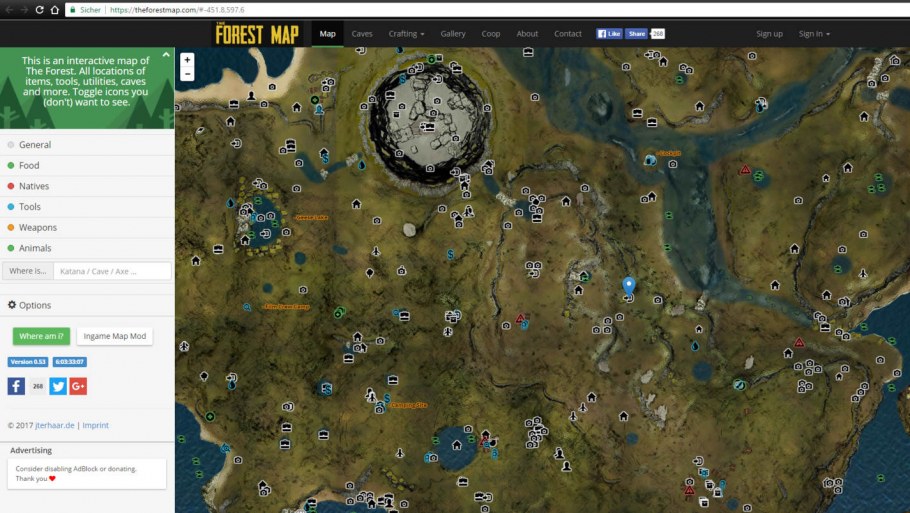Image resolution: width=910 pixels, height=513 pixels.
Task: Click the green Where am I button
Action: (41, 336)
